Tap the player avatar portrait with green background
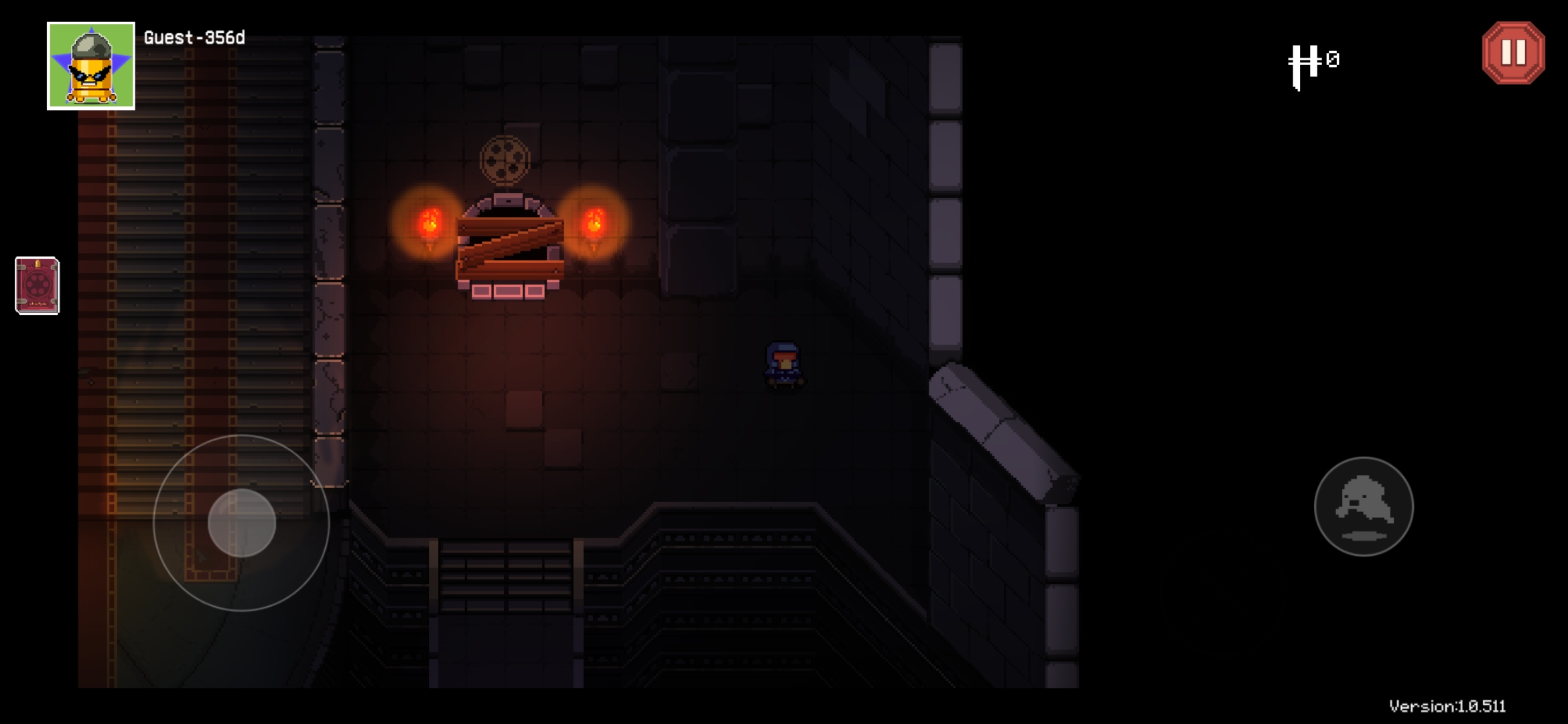 tap(92, 65)
